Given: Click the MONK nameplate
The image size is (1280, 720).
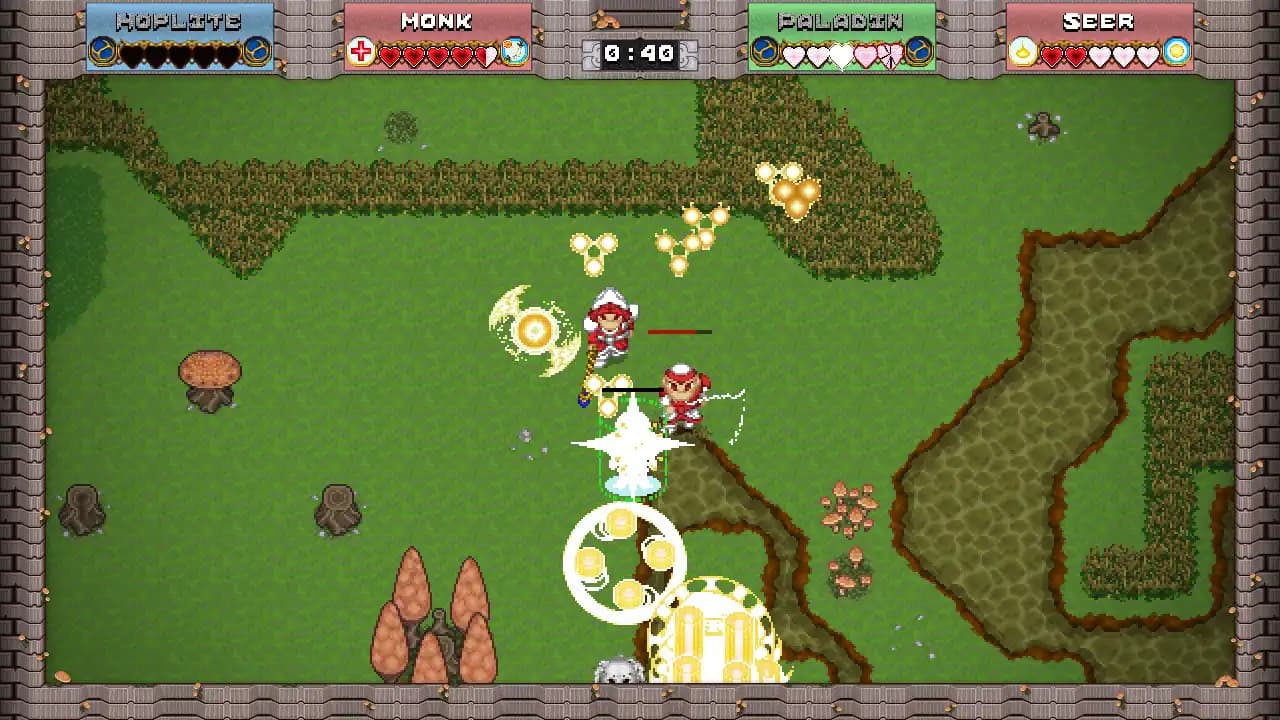Looking at the screenshot, I should pos(437,19).
